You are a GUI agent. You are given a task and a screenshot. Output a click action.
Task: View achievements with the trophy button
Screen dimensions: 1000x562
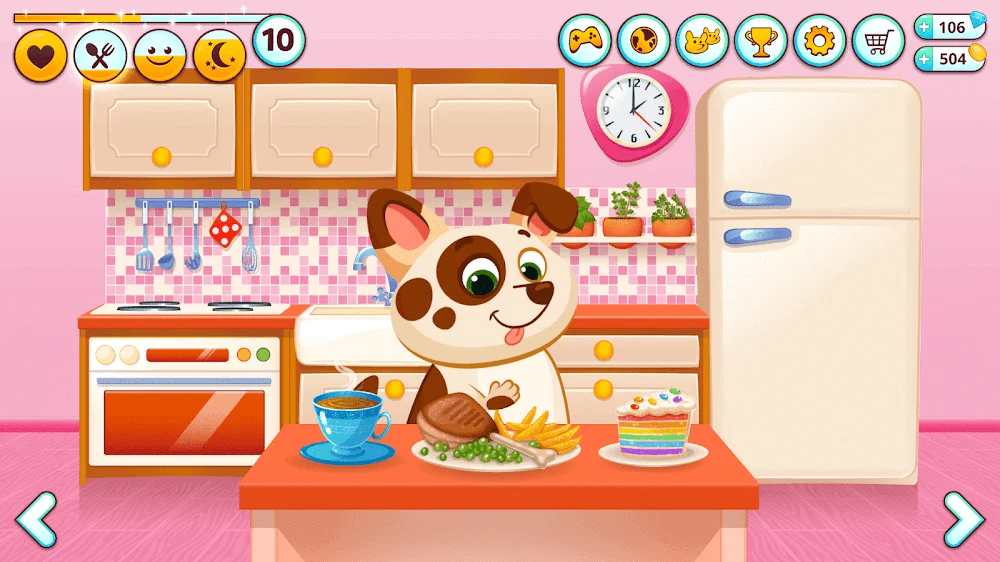click(x=761, y=41)
